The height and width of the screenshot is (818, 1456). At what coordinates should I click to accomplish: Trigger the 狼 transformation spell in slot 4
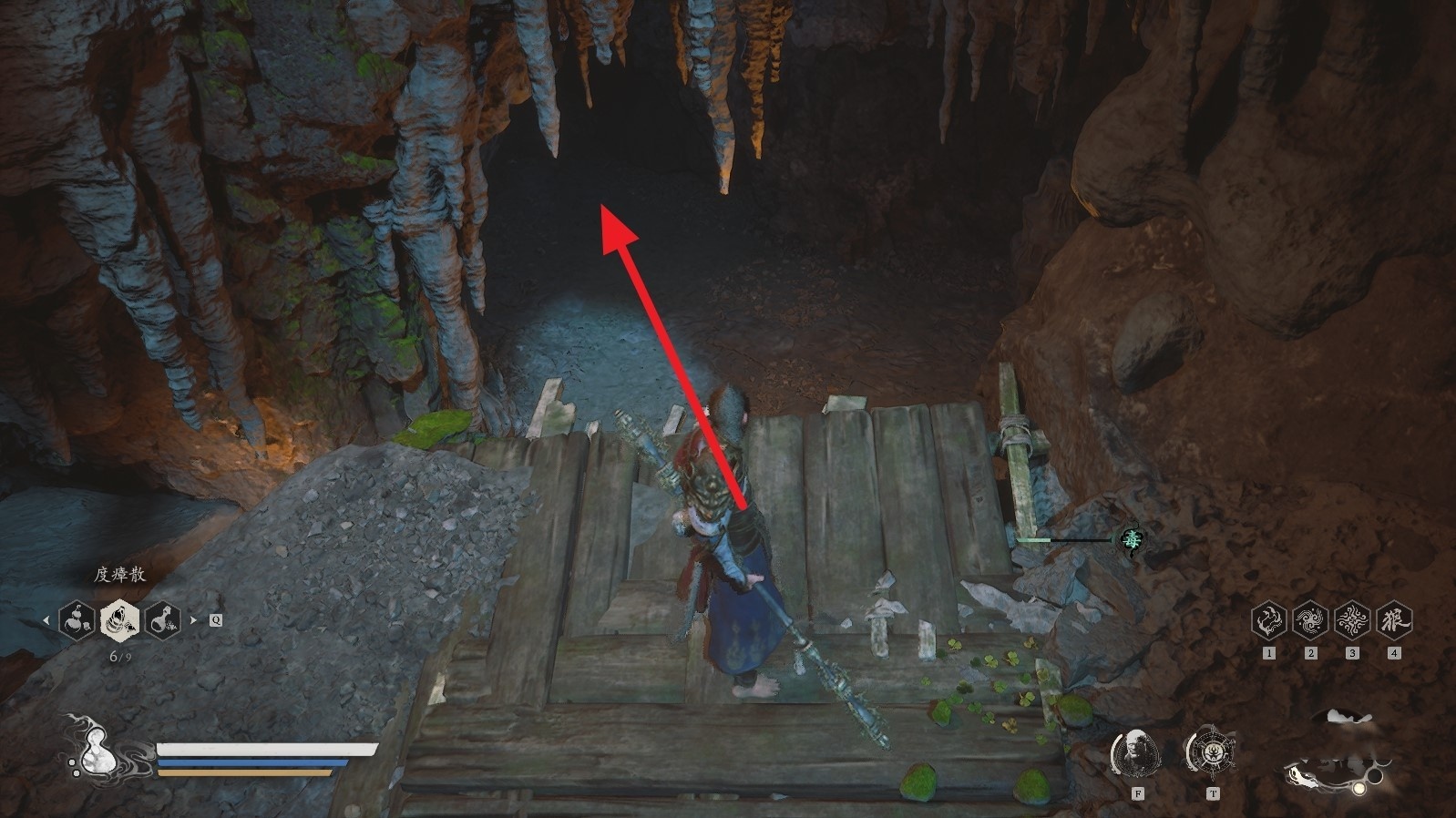(1393, 620)
